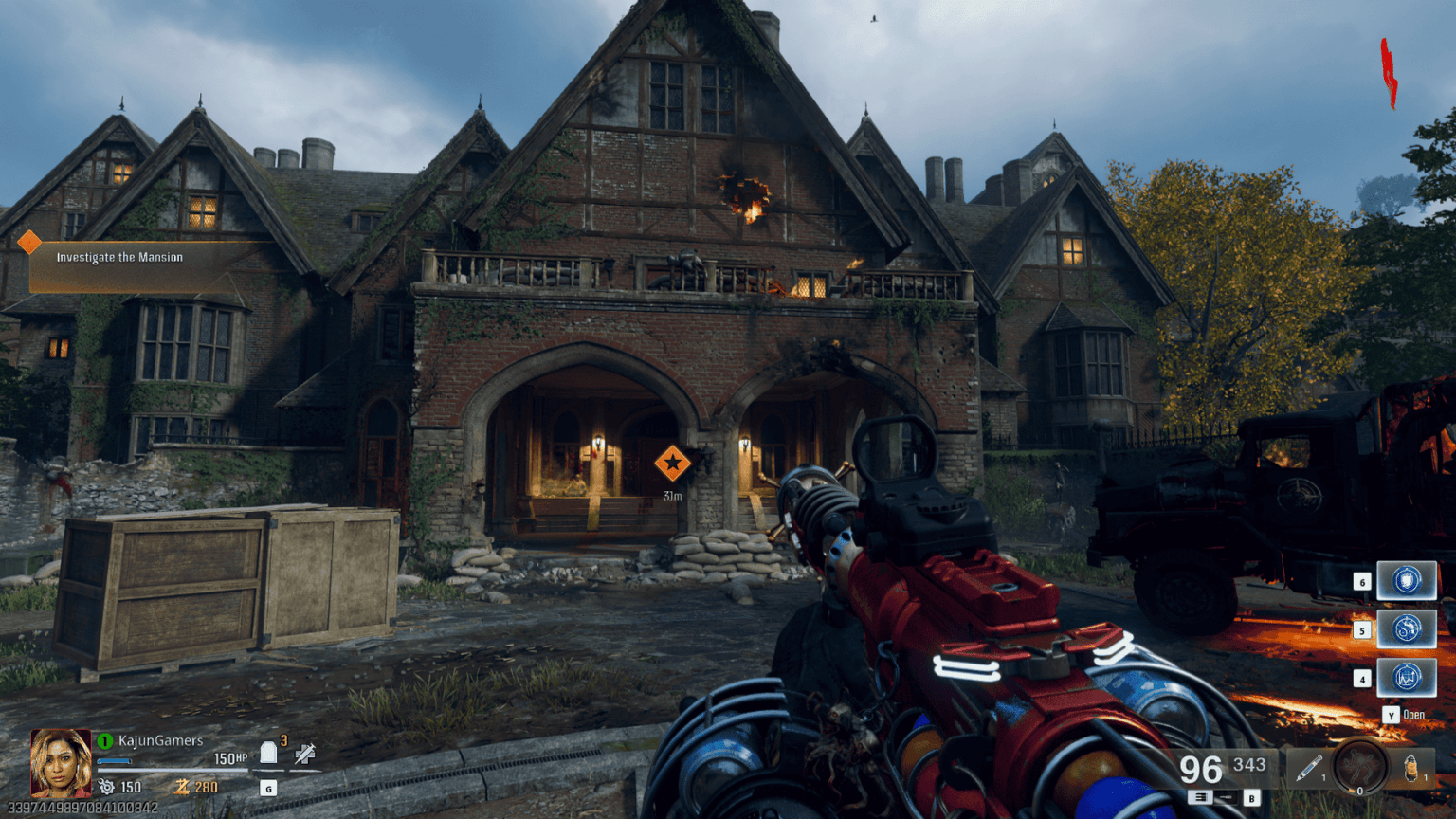Click the salvage icon beside the 280 counter

tap(182, 787)
